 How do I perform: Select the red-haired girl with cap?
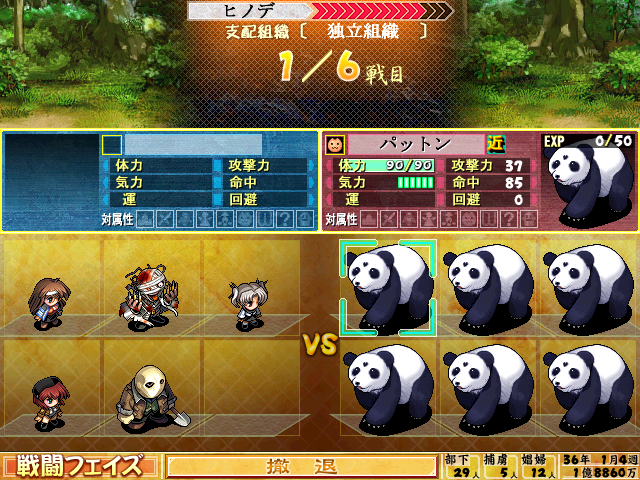click(46, 401)
